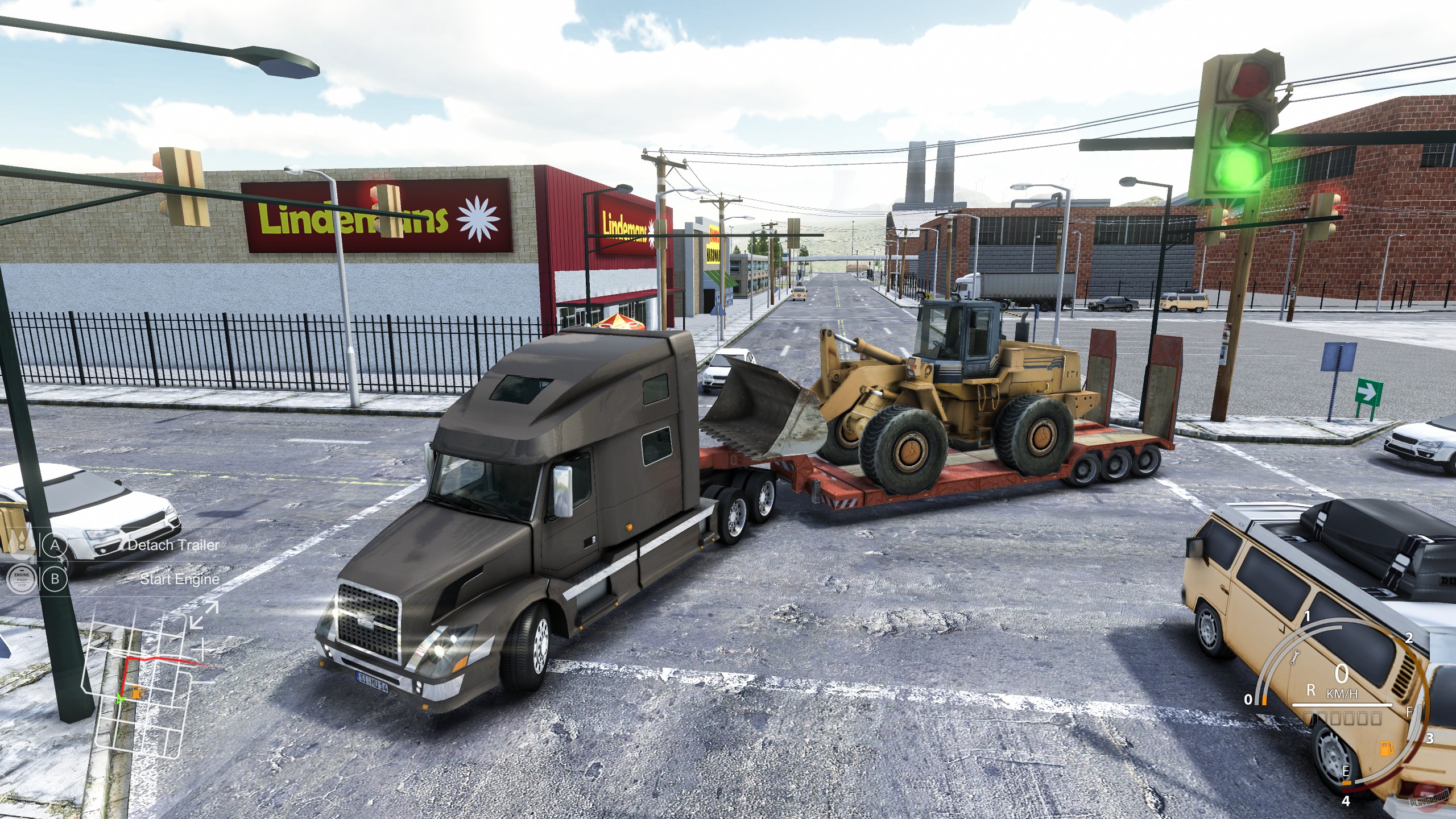This screenshot has width=1456, height=819.
Task: Toggle the B button prompt circle
Action: (x=55, y=580)
